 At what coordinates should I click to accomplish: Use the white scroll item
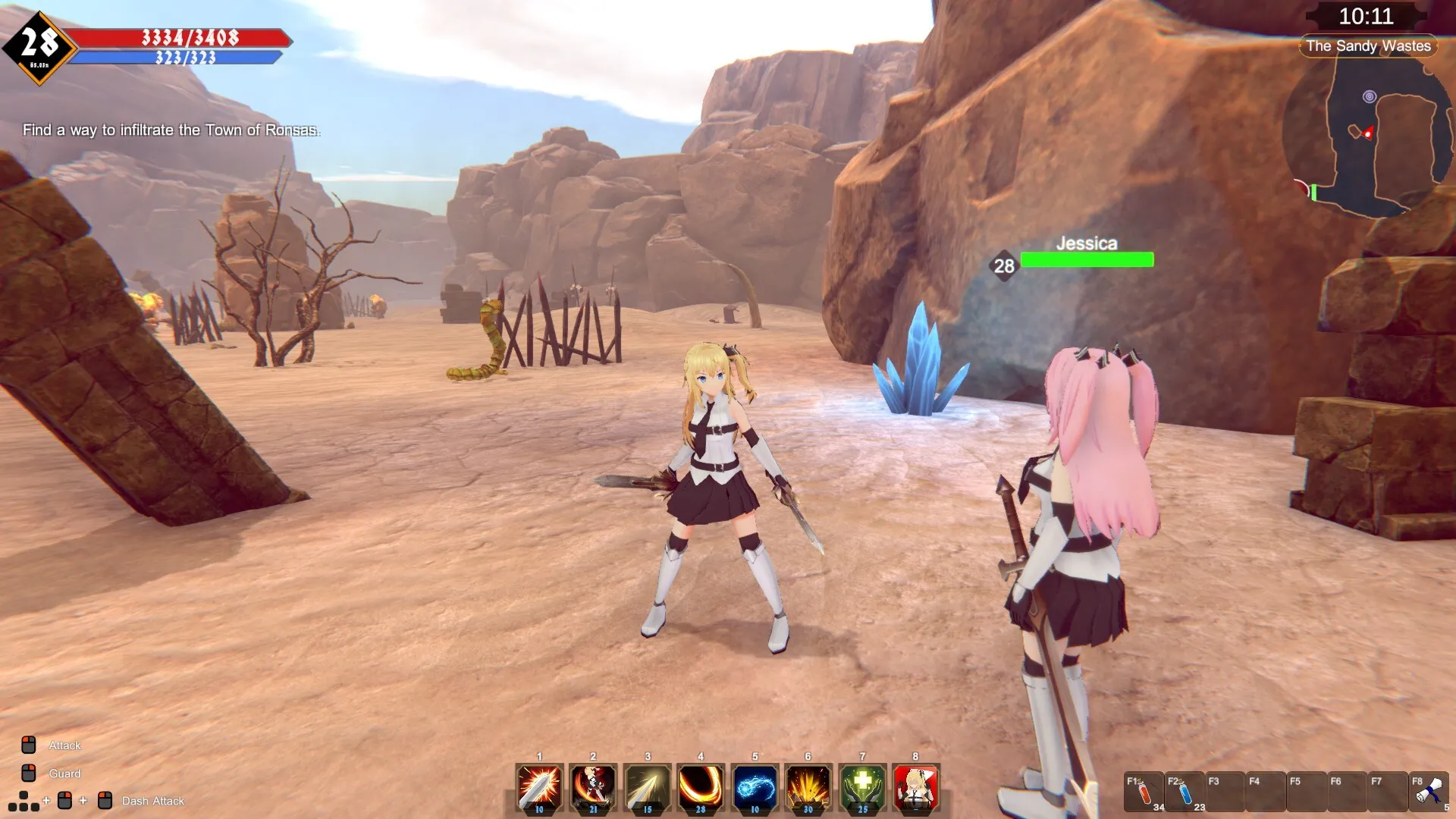pos(1429,792)
